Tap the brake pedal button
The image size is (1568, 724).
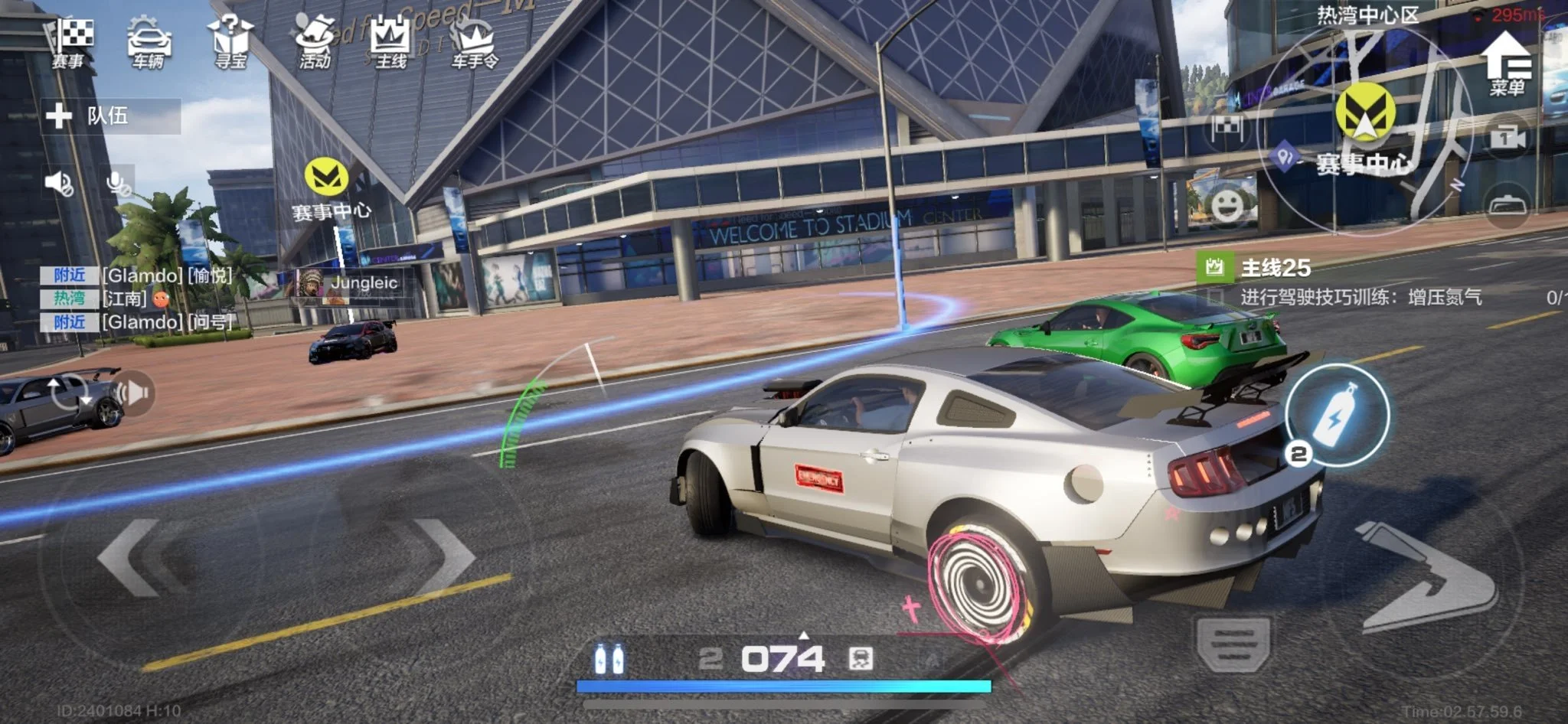coord(1233,641)
